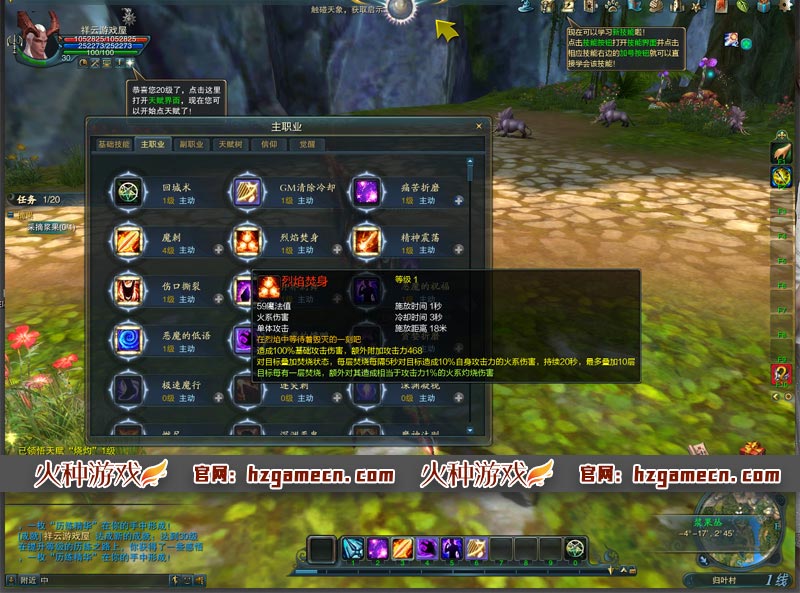Select the 信仰 tab
This screenshot has width=800, height=593.
(269, 144)
